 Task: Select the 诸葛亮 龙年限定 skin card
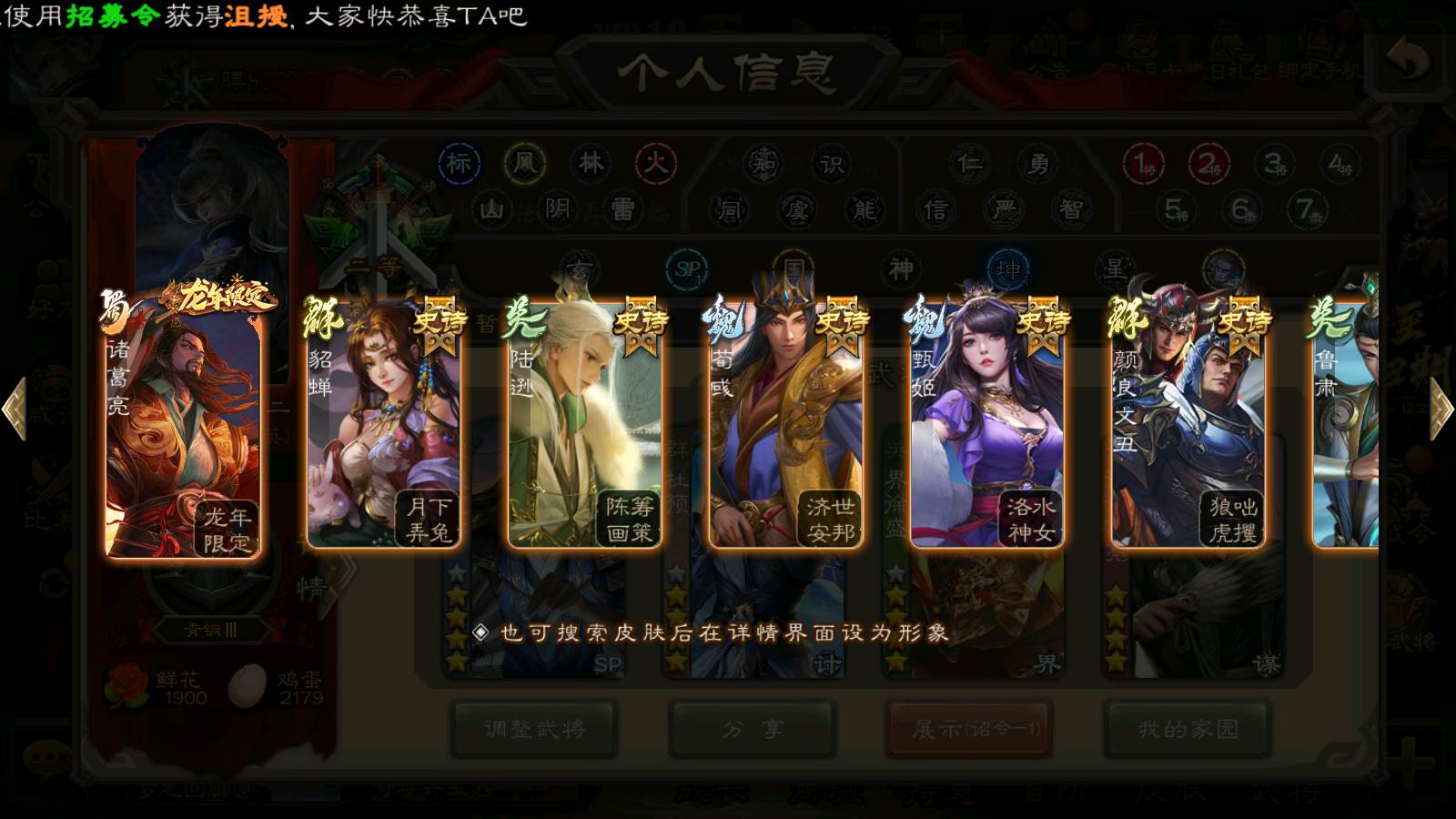[183, 428]
